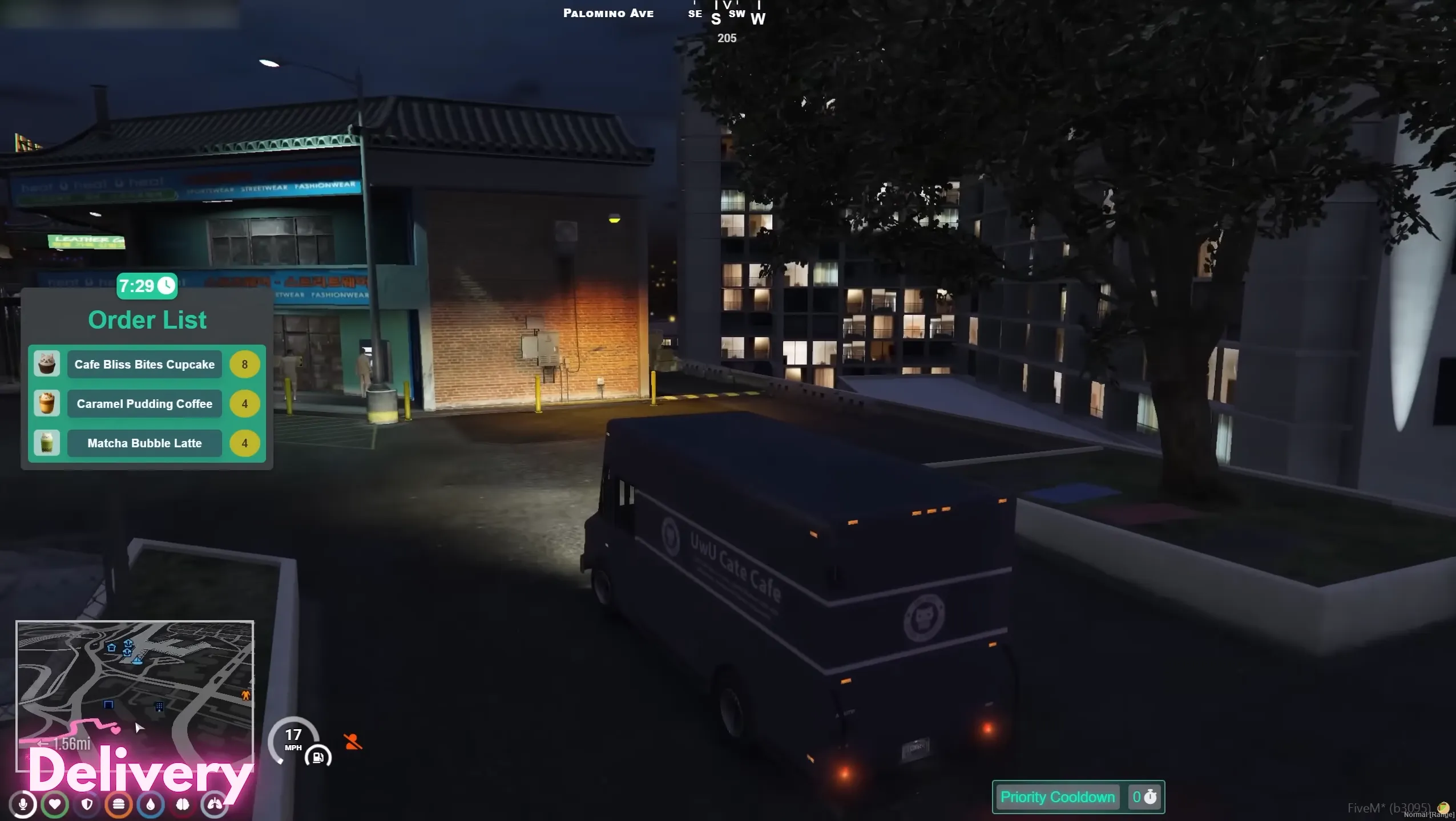The width and height of the screenshot is (1456, 821).
Task: Mute the voice chat microphone icon
Action: pos(23,805)
